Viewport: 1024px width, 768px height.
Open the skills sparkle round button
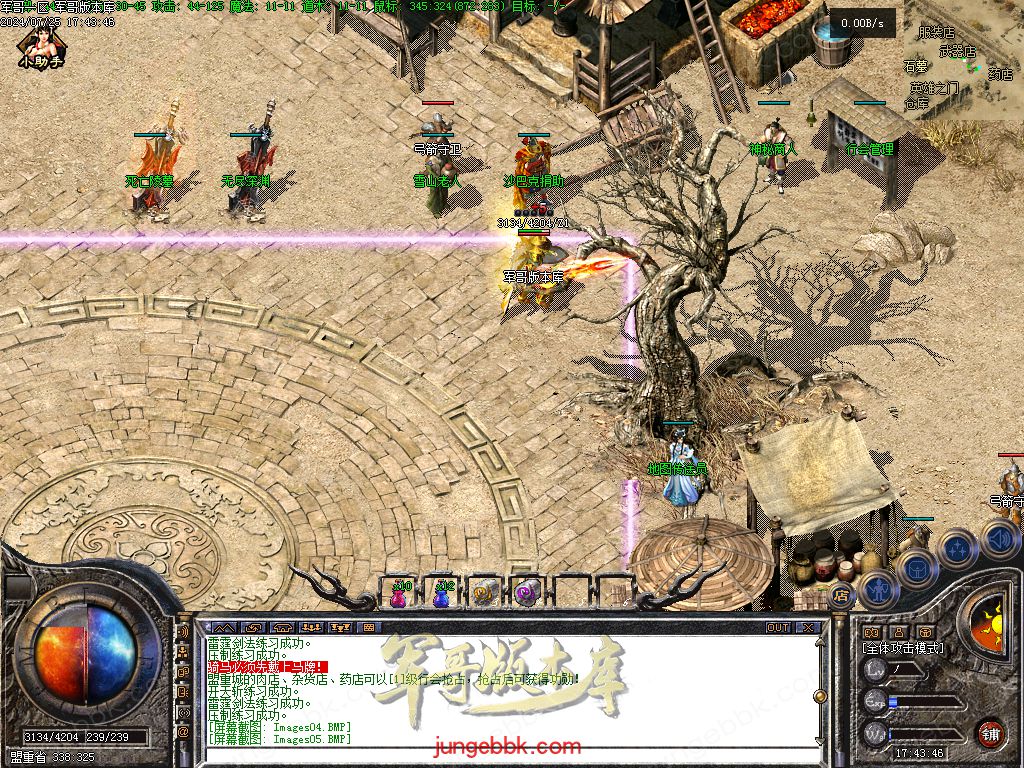[957, 548]
